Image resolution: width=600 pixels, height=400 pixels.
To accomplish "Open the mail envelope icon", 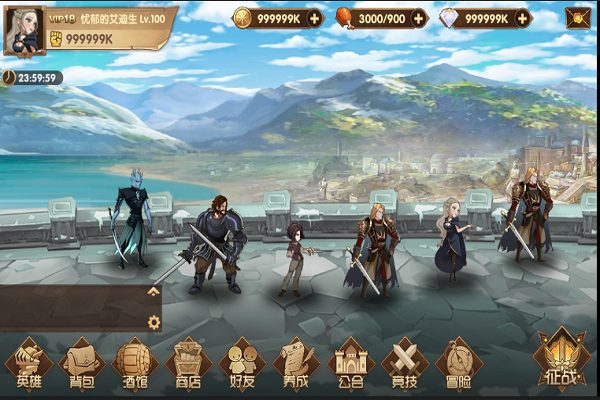I will (578, 18).
